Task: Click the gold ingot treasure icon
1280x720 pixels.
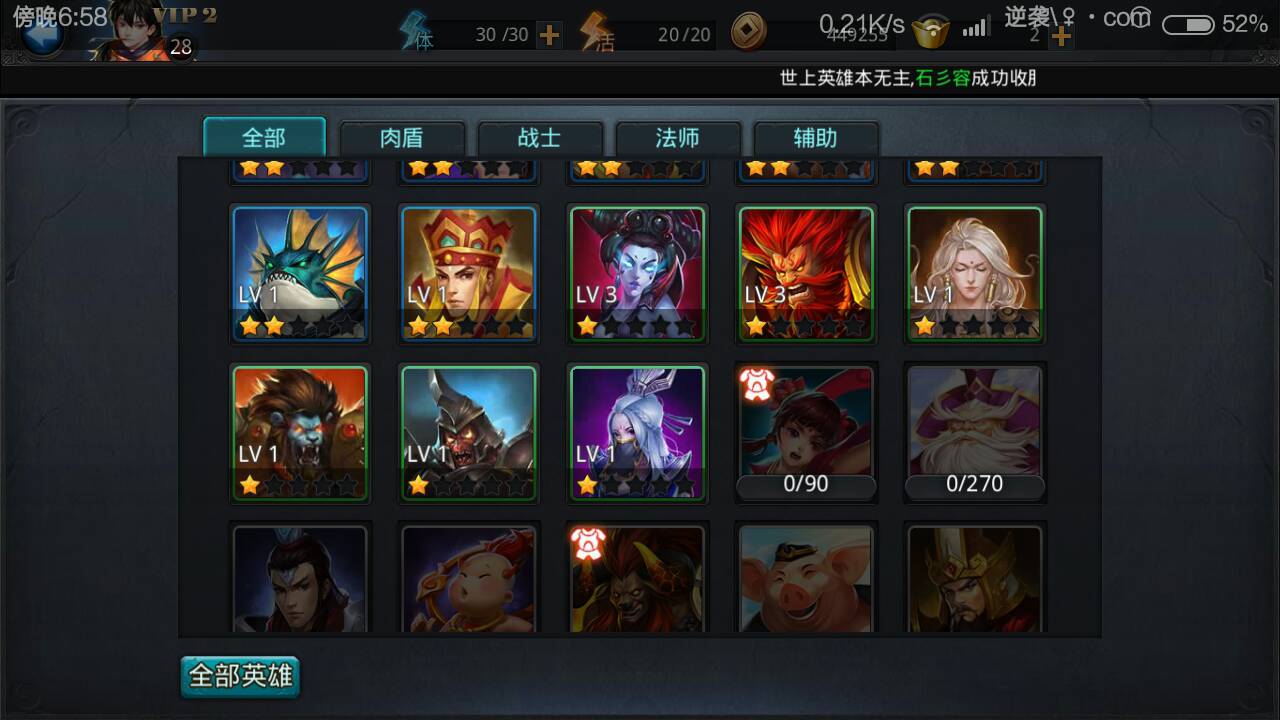Action: coord(930,30)
